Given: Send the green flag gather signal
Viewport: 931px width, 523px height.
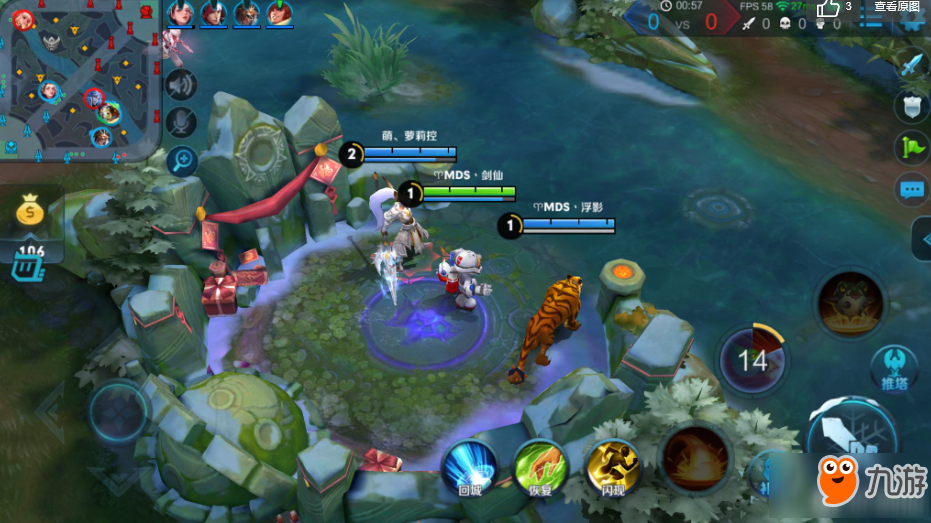Looking at the screenshot, I should pos(910,146).
